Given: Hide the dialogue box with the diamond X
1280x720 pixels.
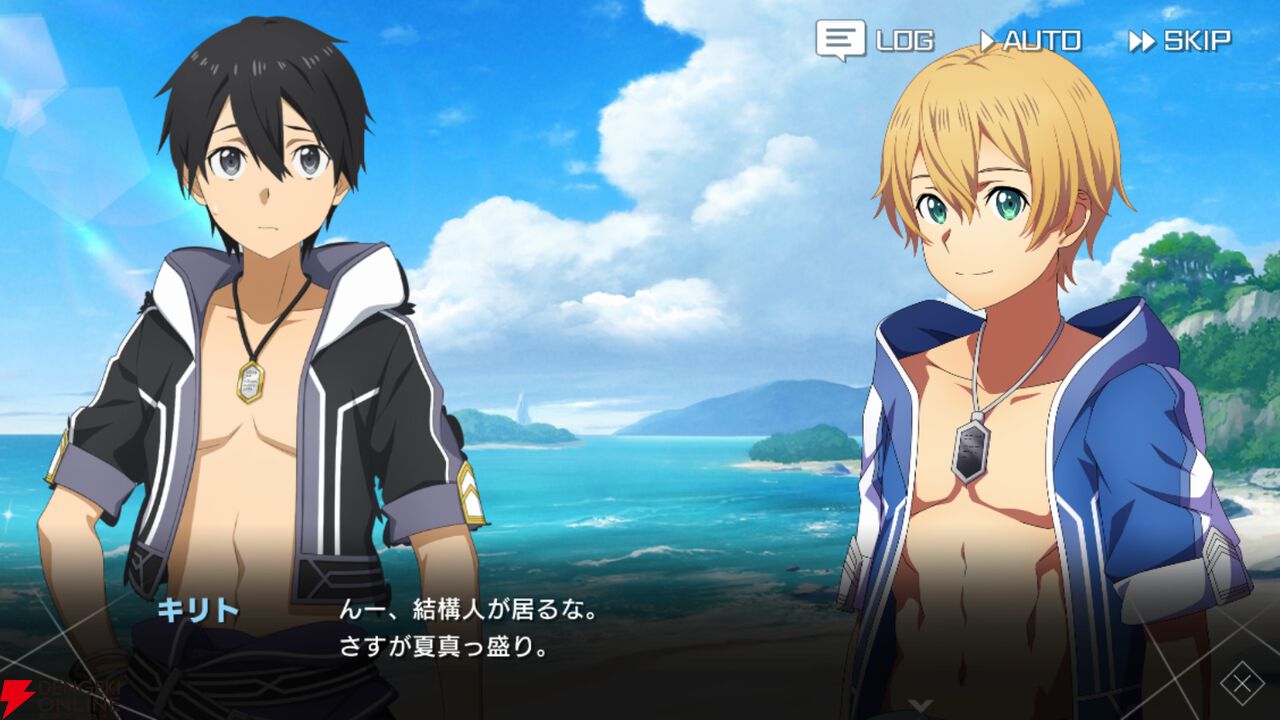Looking at the screenshot, I should coord(1241,684).
